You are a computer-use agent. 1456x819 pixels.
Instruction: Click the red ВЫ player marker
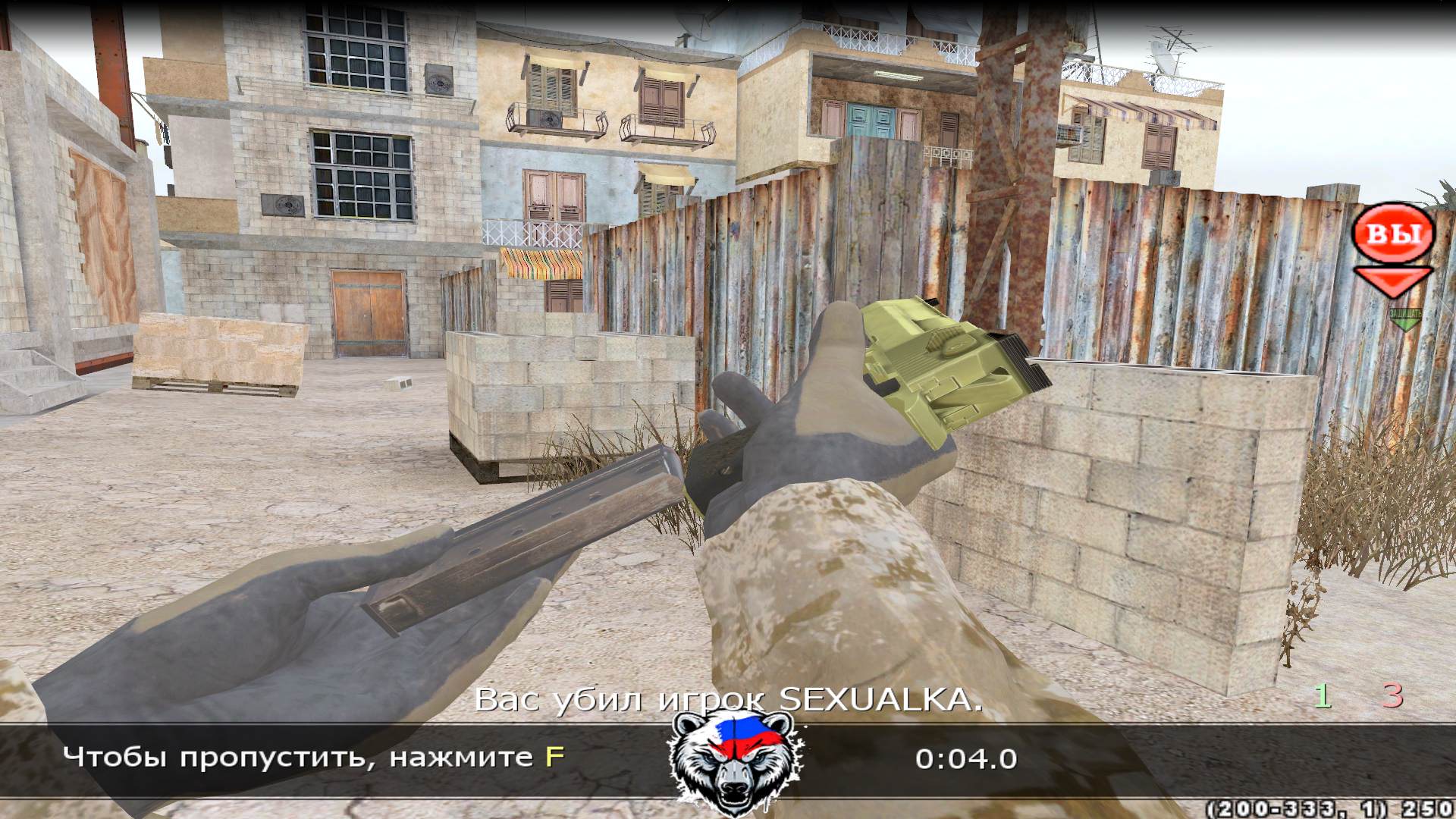point(1394,234)
